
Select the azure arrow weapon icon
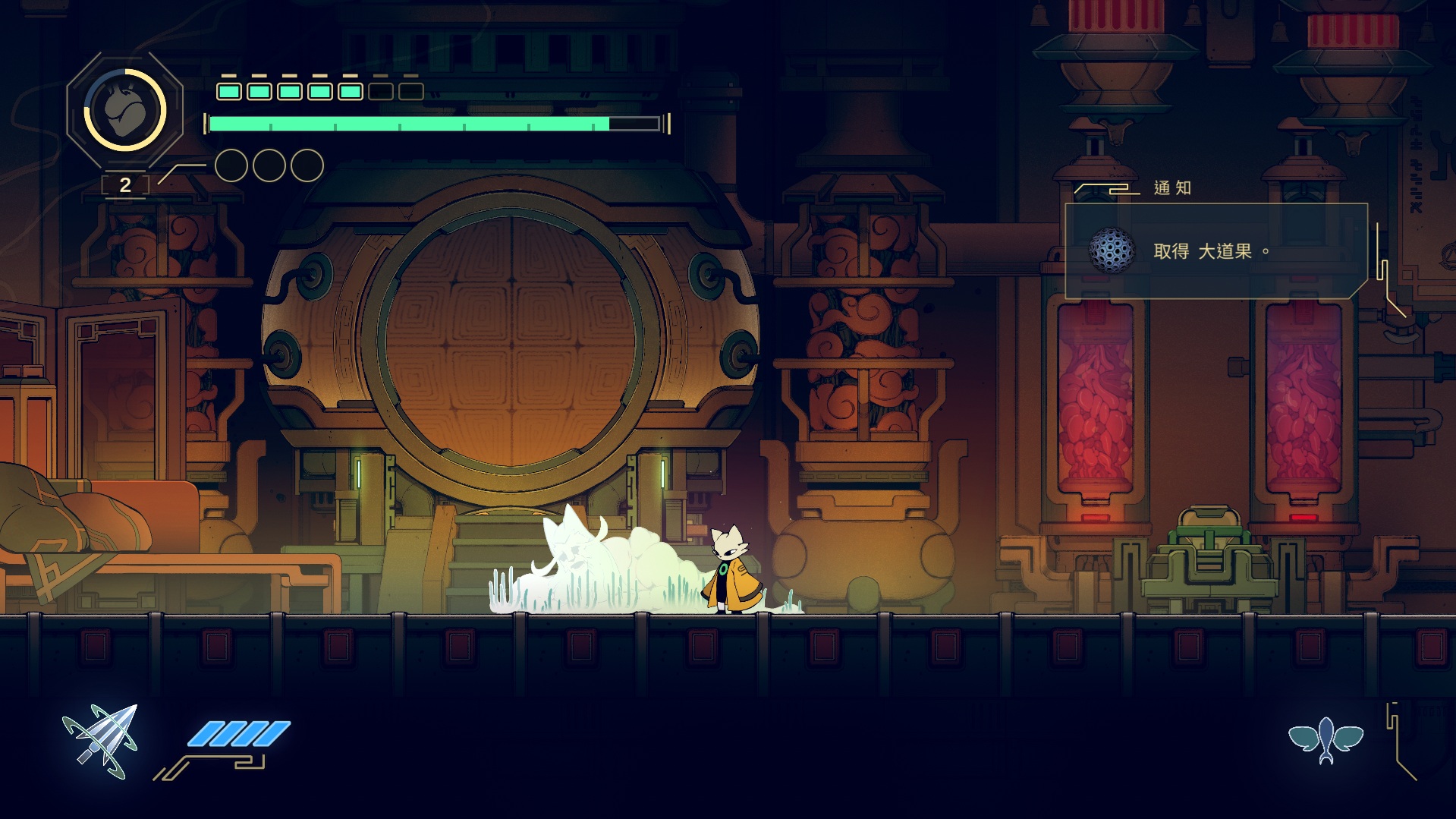pyautogui.click(x=101, y=741)
